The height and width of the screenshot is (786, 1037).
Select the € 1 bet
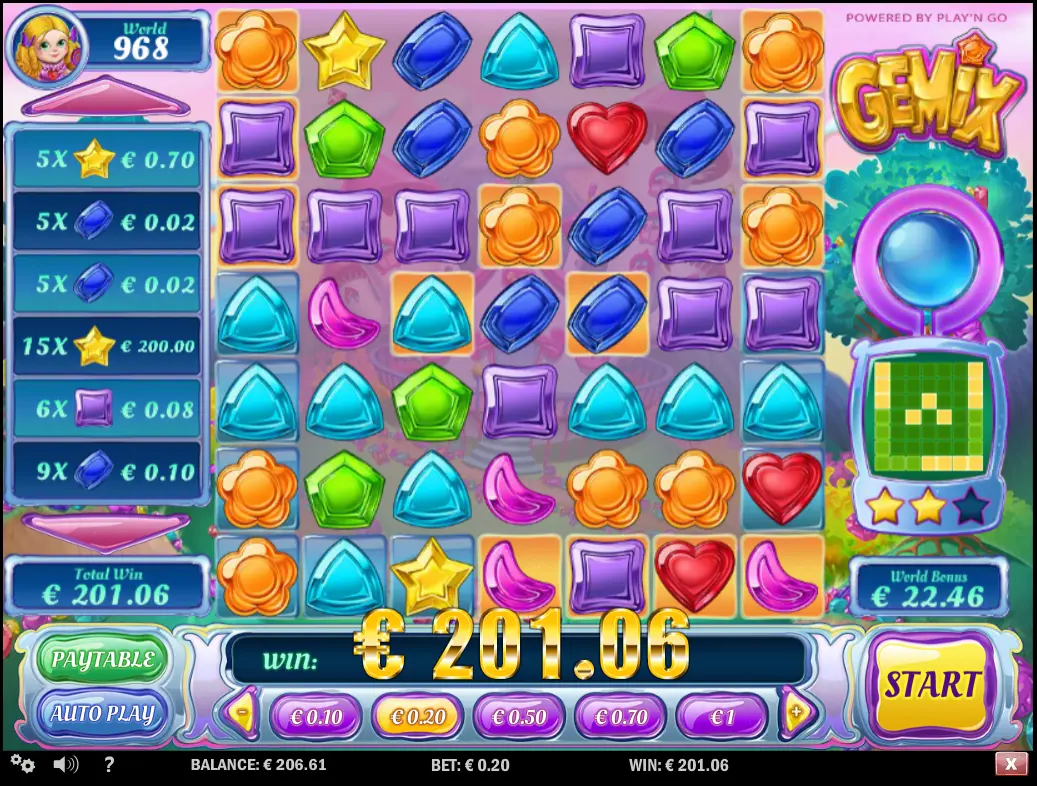(x=721, y=717)
